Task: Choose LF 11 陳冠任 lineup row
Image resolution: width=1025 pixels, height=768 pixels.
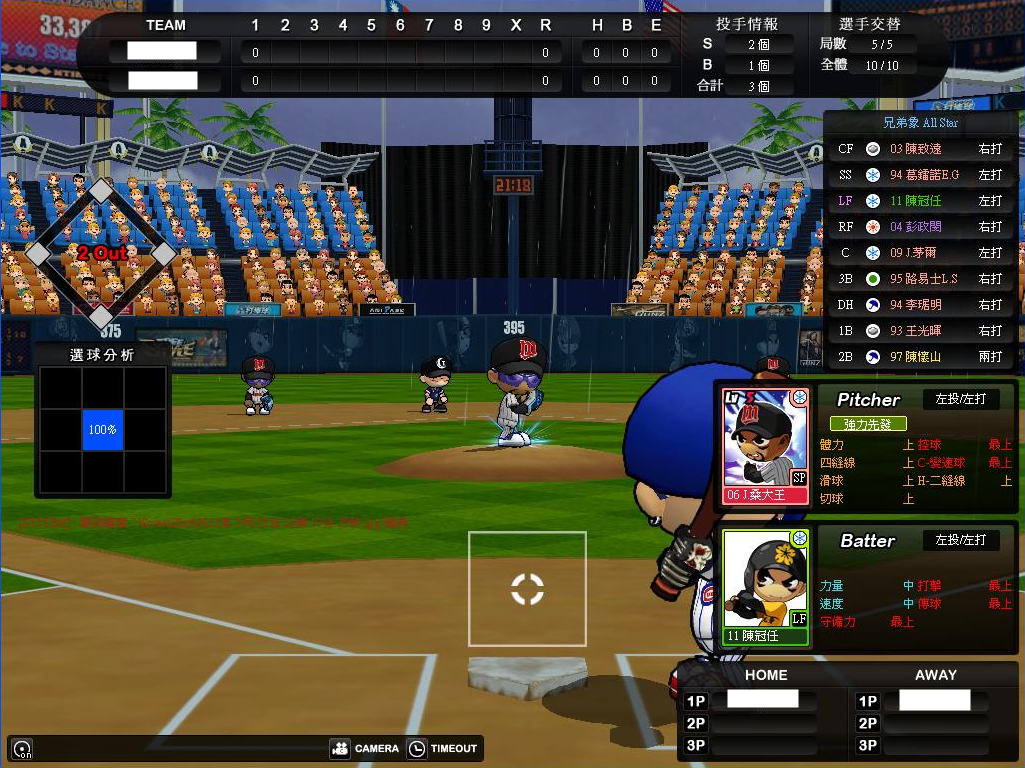Action: [x=920, y=201]
